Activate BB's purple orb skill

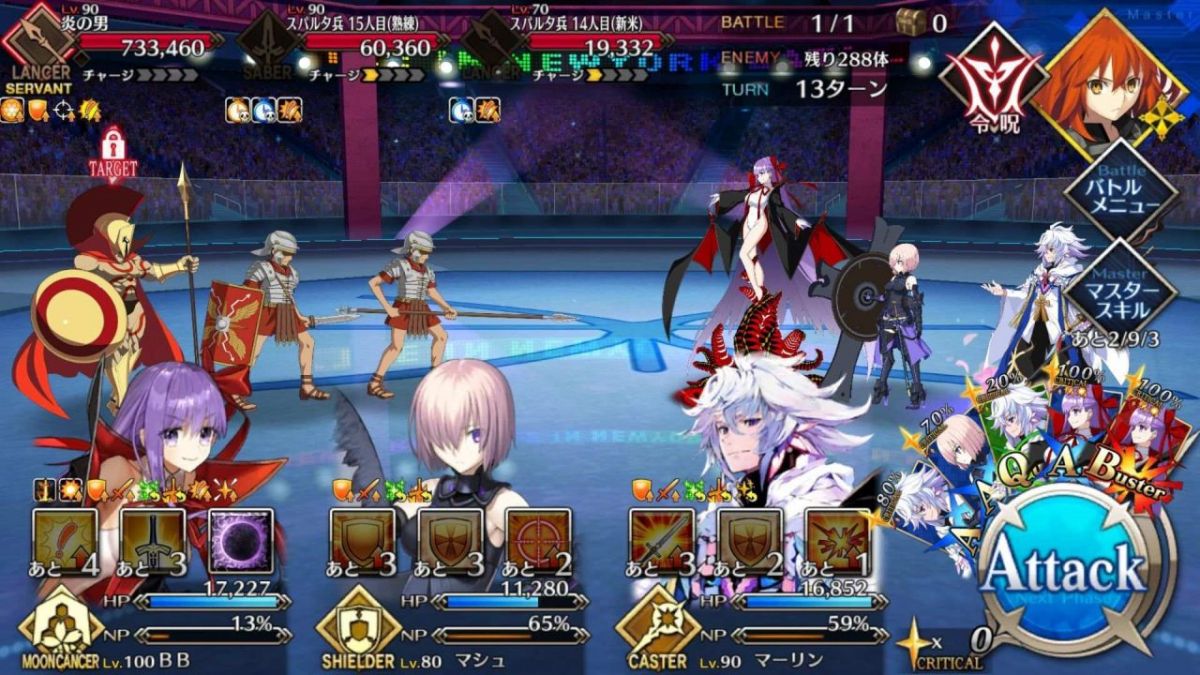[x=241, y=541]
